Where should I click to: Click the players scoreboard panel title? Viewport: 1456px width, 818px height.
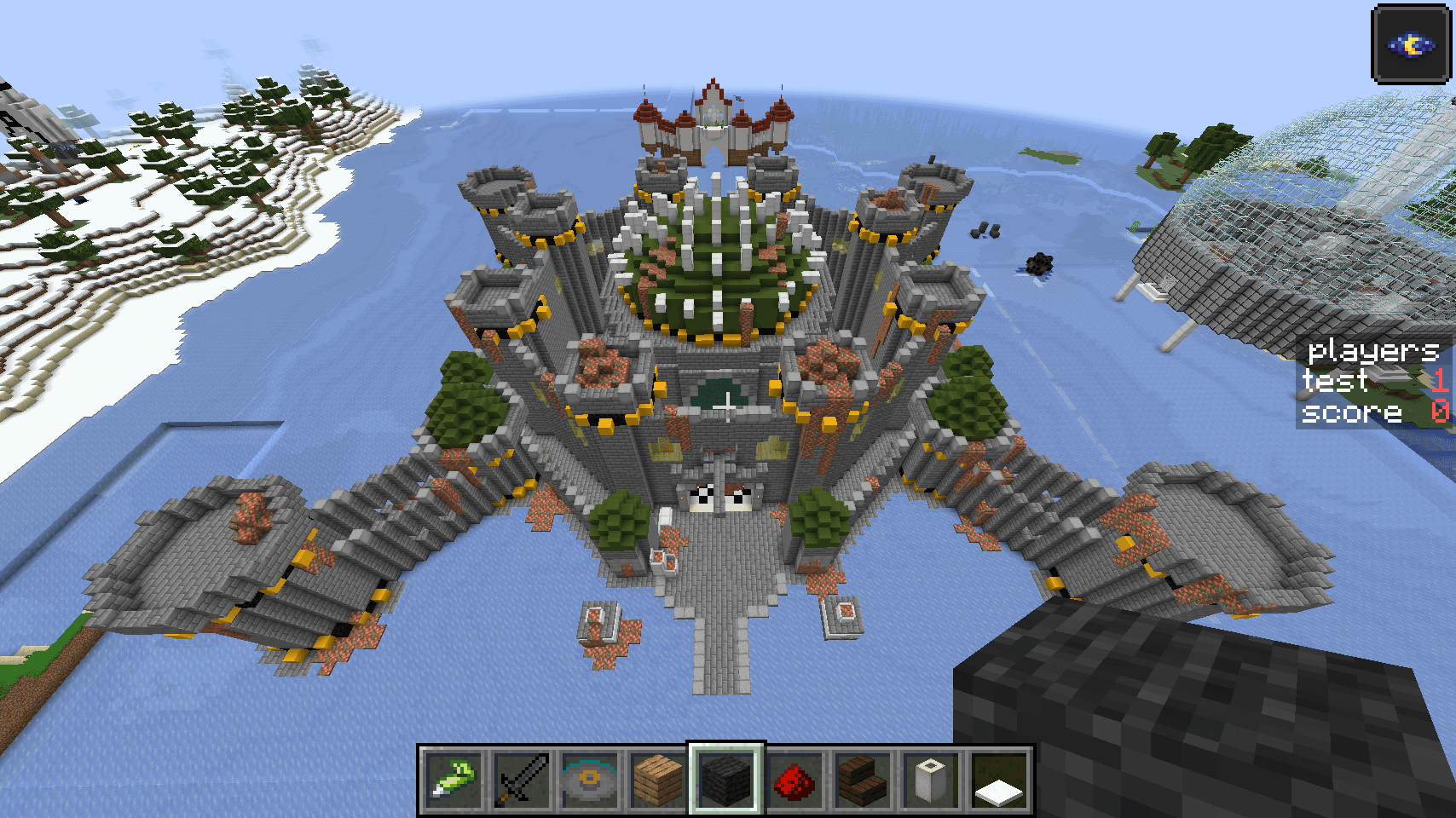1372,350
